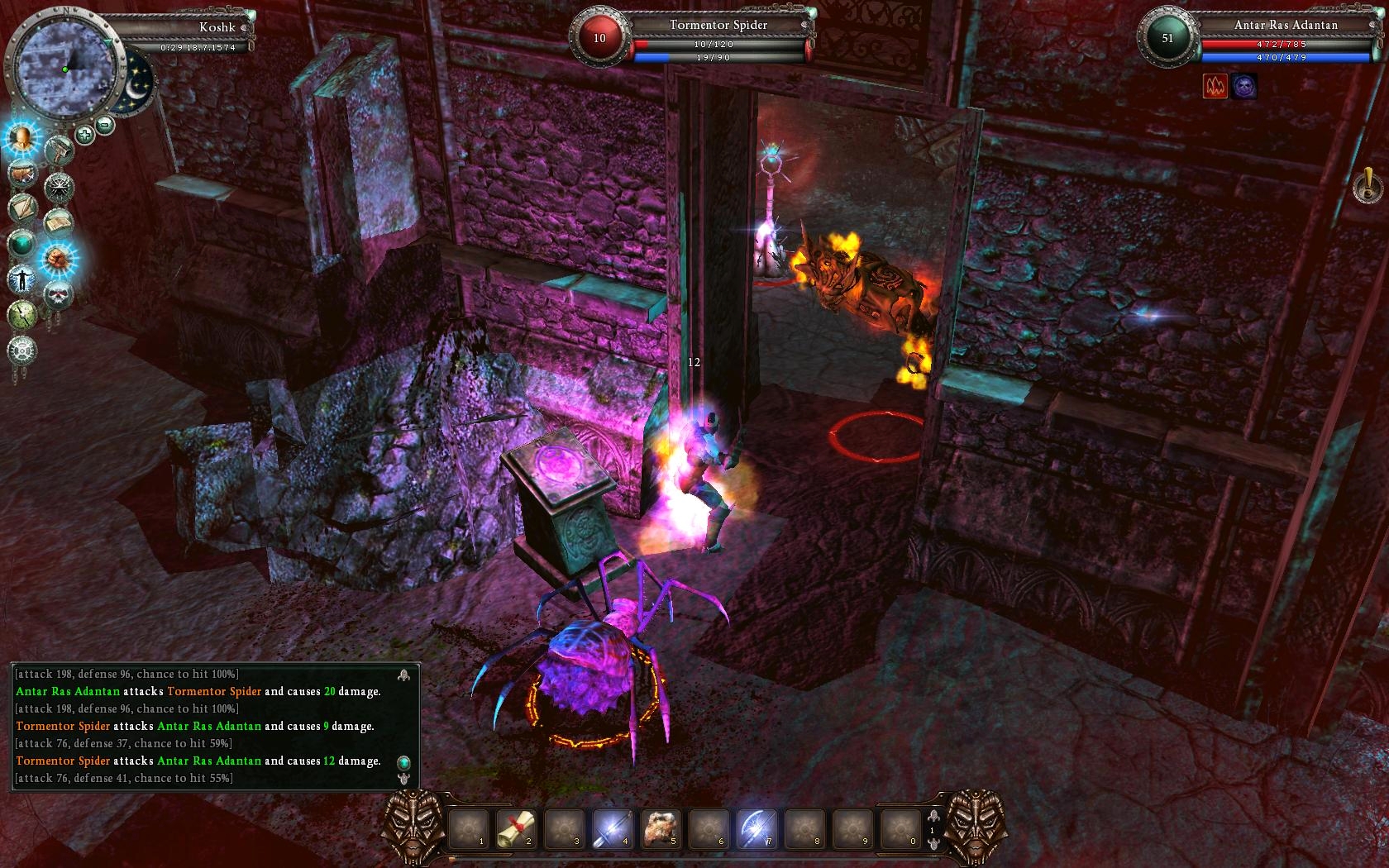The width and height of the screenshot is (1389, 868).
Task: Open the quill and parchment journal icon
Action: [23, 208]
